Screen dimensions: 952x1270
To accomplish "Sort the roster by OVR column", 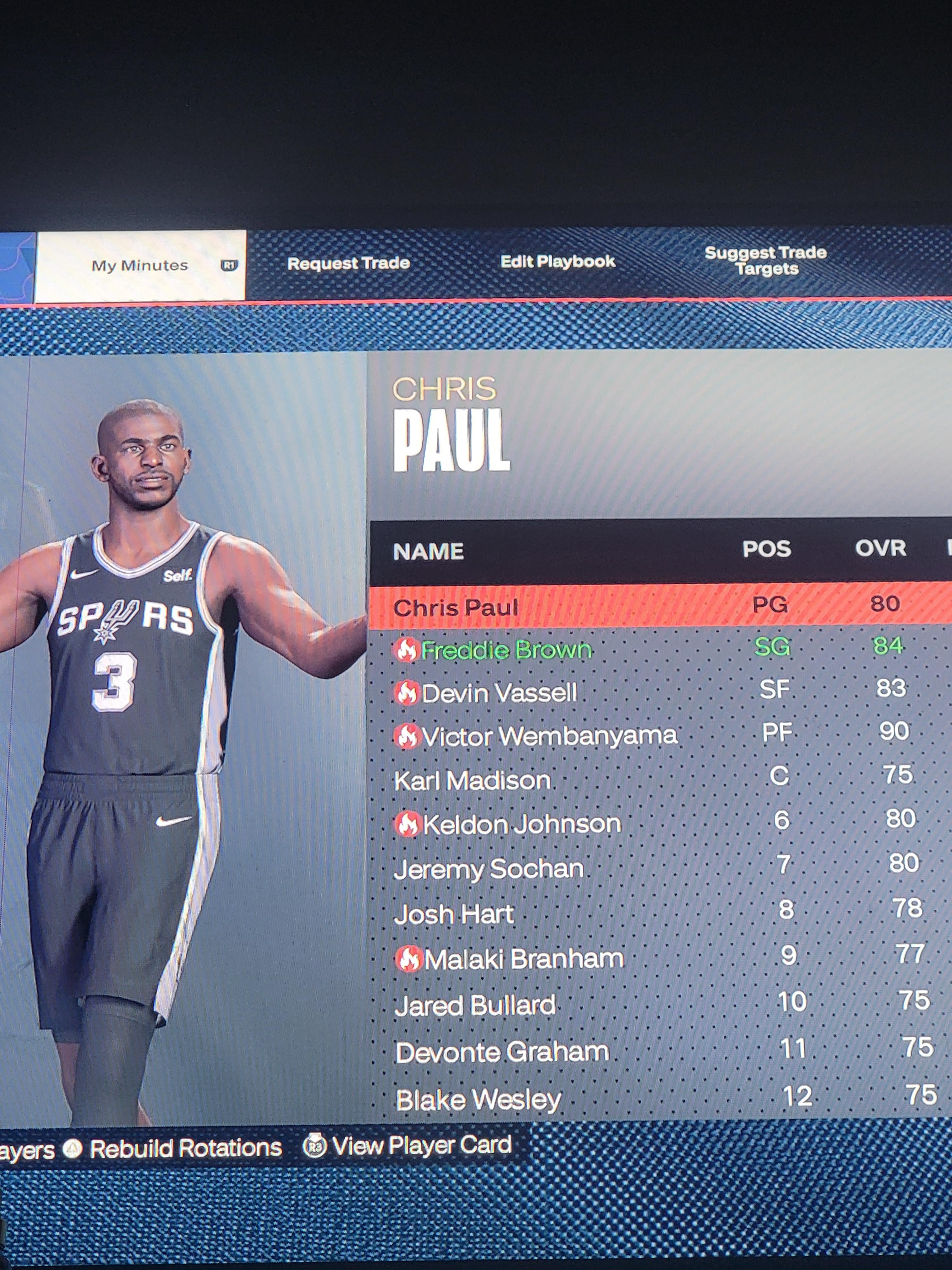I will point(880,548).
